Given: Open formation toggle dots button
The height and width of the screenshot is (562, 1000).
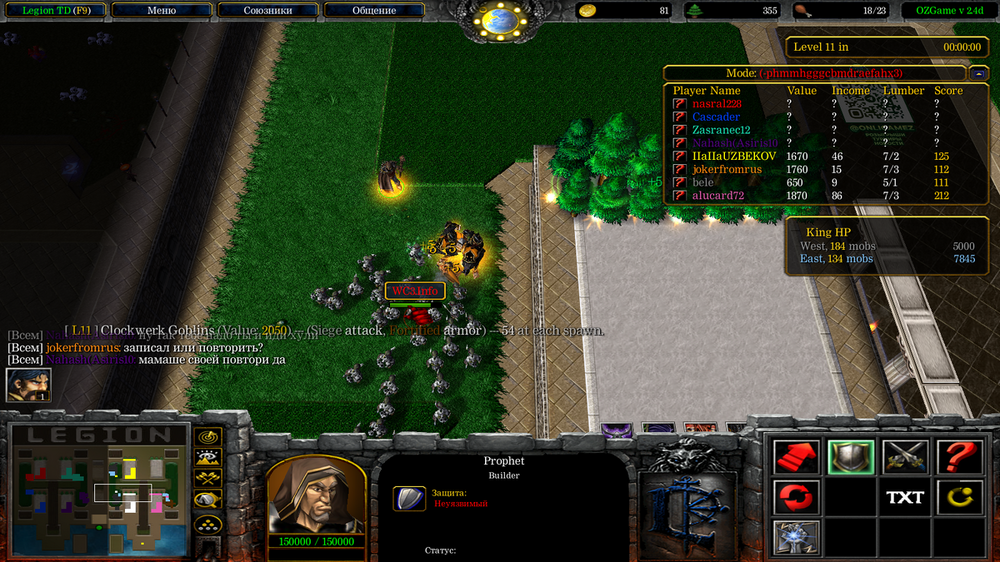Looking at the screenshot, I should [x=208, y=523].
